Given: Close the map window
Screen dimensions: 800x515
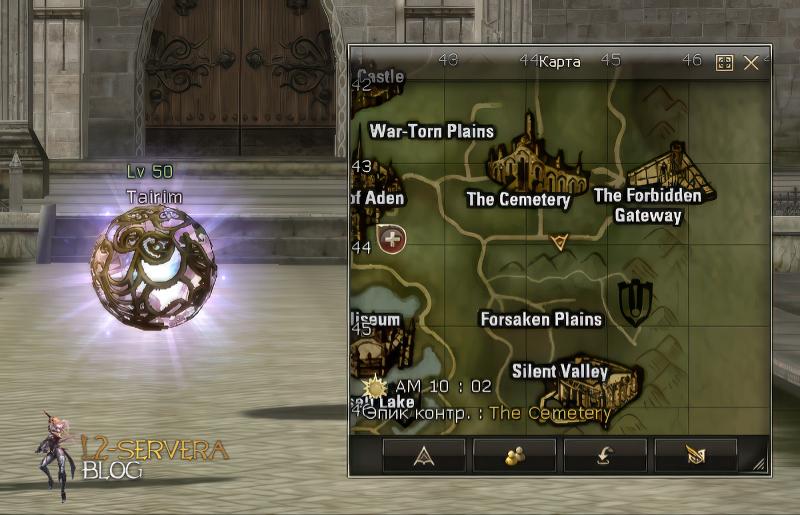Looking at the screenshot, I should (x=752, y=63).
